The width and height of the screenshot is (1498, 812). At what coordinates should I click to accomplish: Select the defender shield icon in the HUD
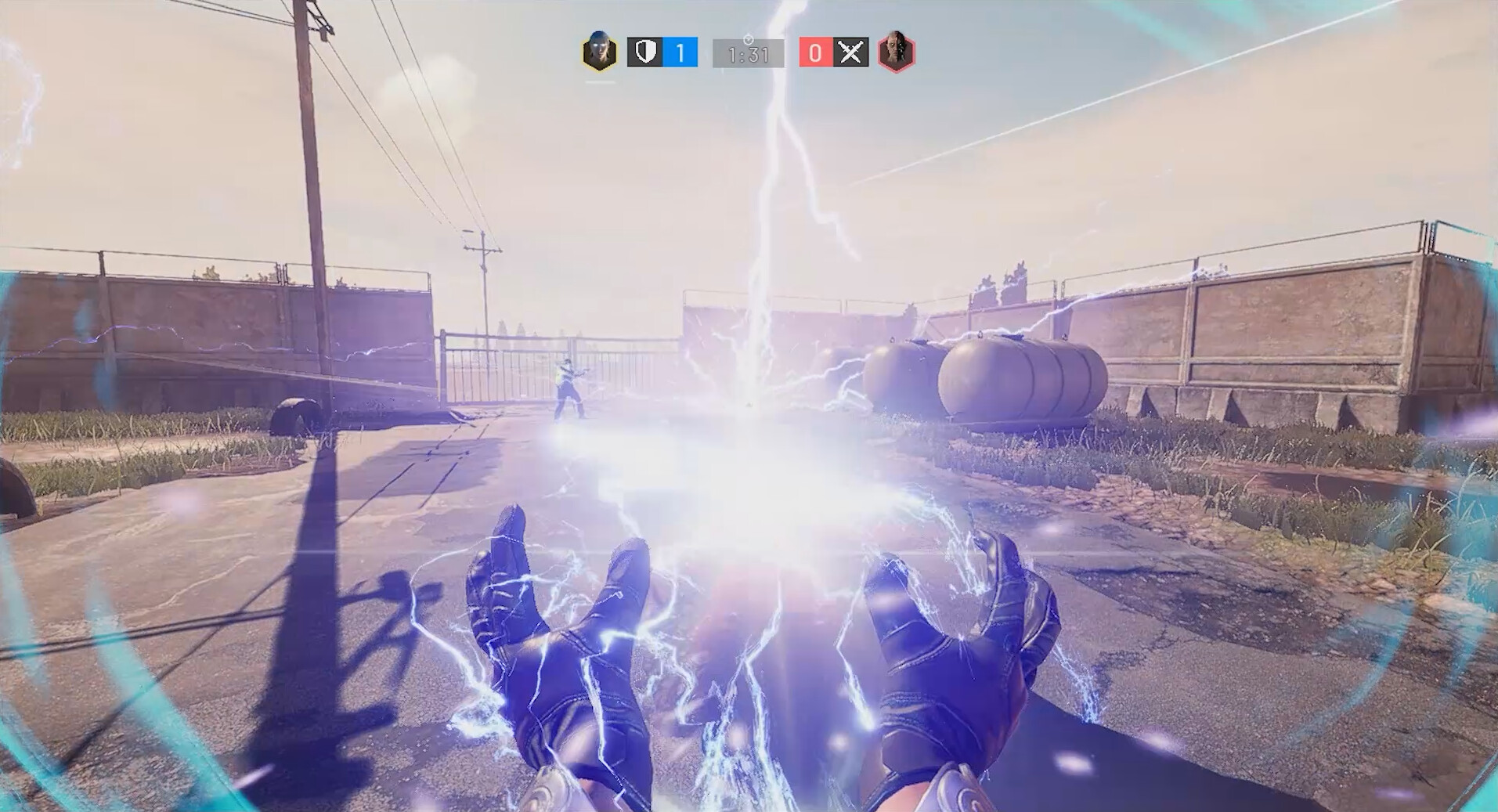(646, 52)
